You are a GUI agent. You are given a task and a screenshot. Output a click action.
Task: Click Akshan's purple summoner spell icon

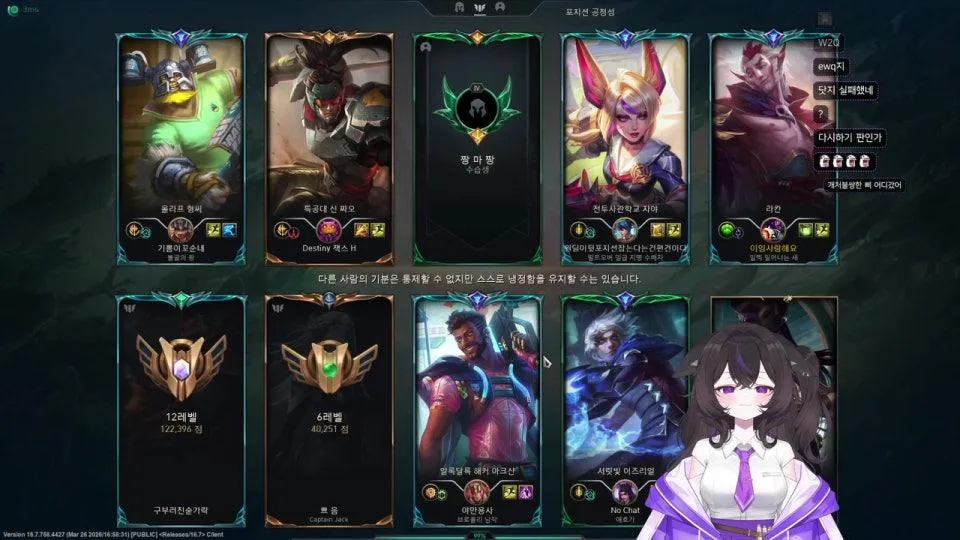tap(525, 492)
